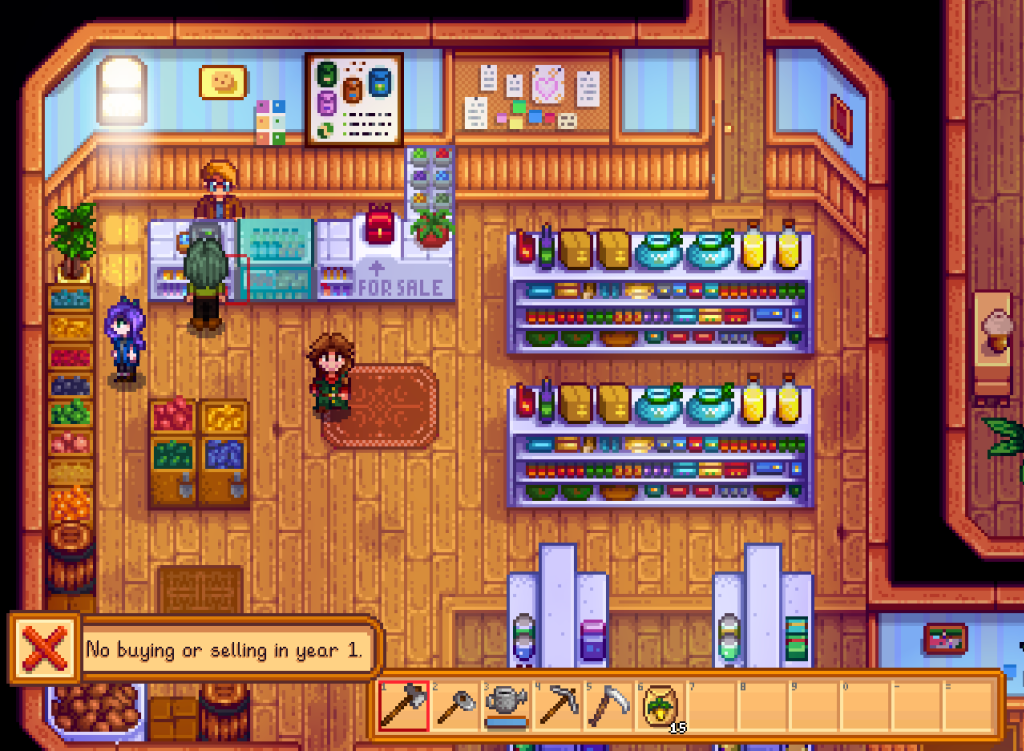Choose the pickaxe from the toolbar

point(558,706)
